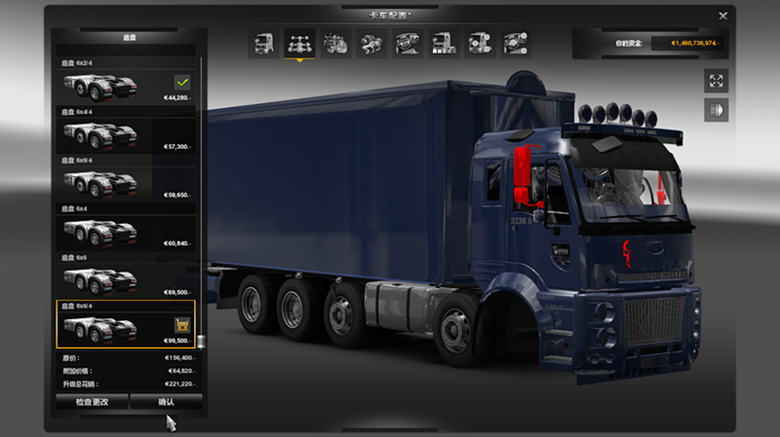Screen dimensions: 780x437
Task: Open the truck cabin category tab
Action: coord(264,44)
